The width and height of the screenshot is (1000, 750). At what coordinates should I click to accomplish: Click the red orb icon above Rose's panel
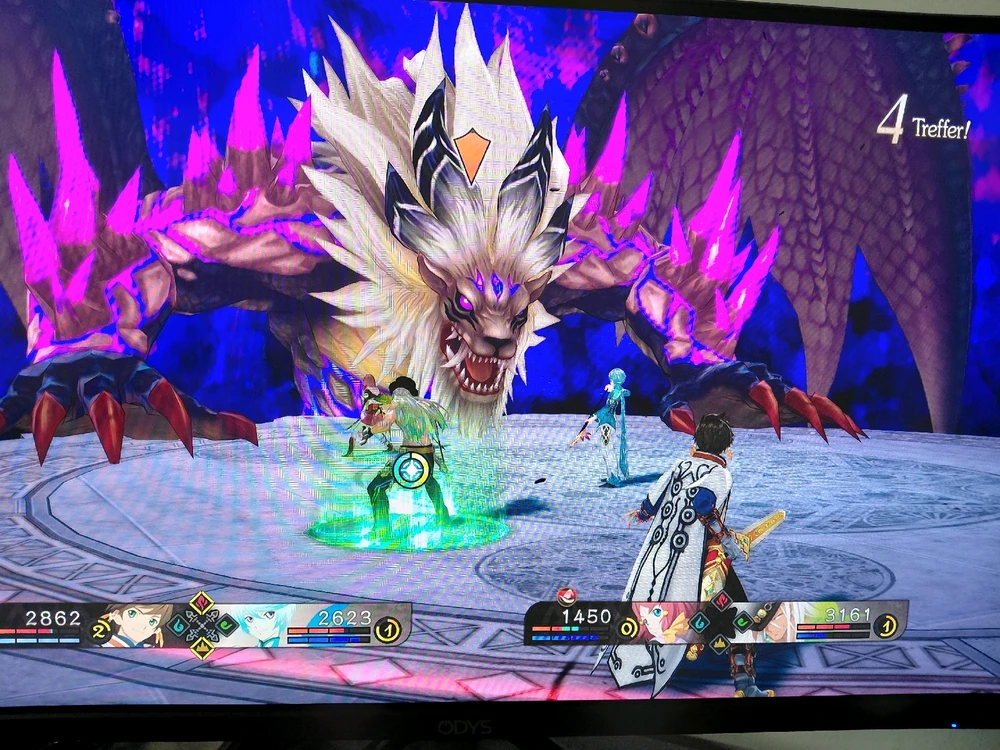(x=567, y=596)
